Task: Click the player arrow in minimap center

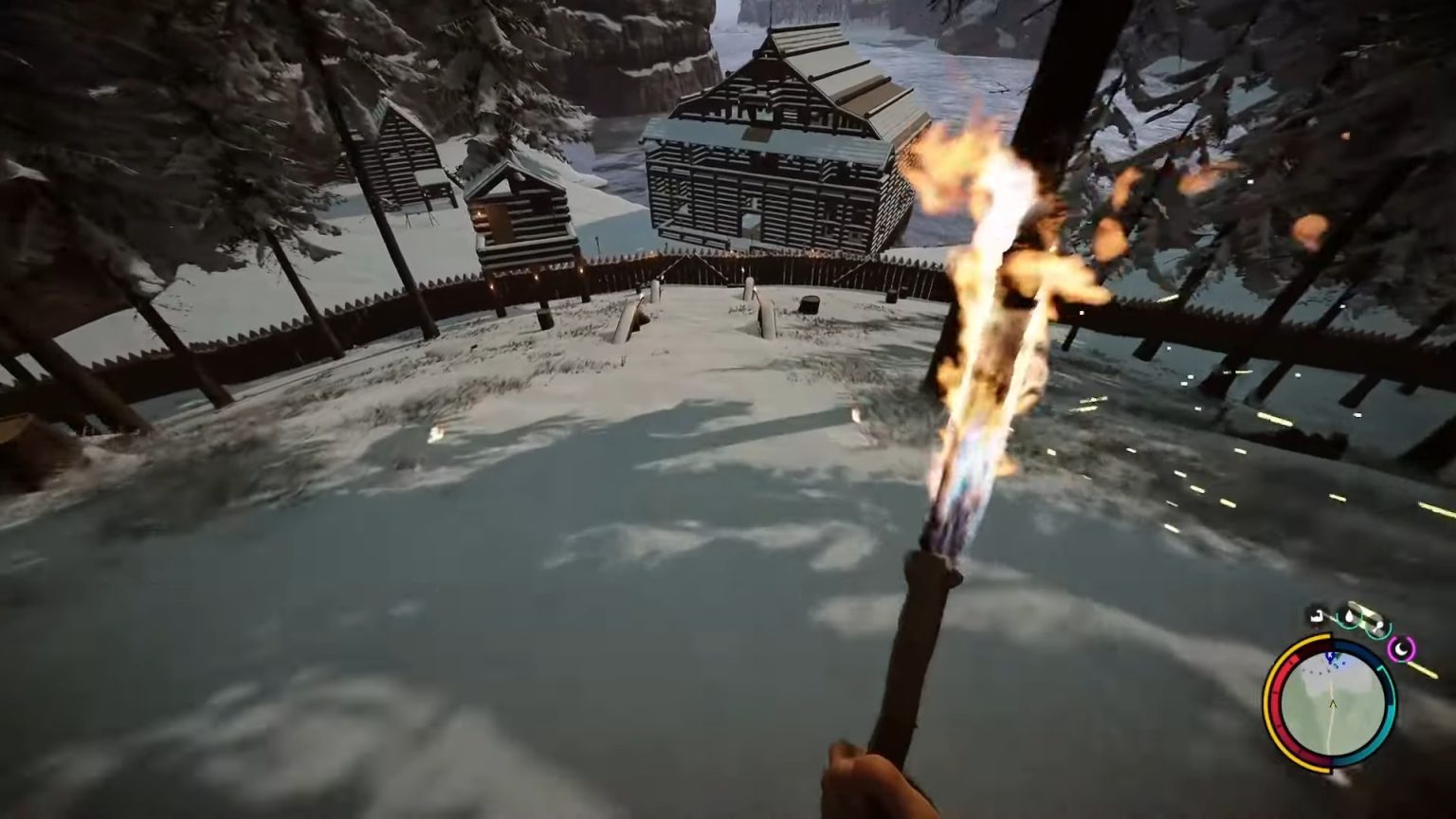Action: tap(1333, 703)
